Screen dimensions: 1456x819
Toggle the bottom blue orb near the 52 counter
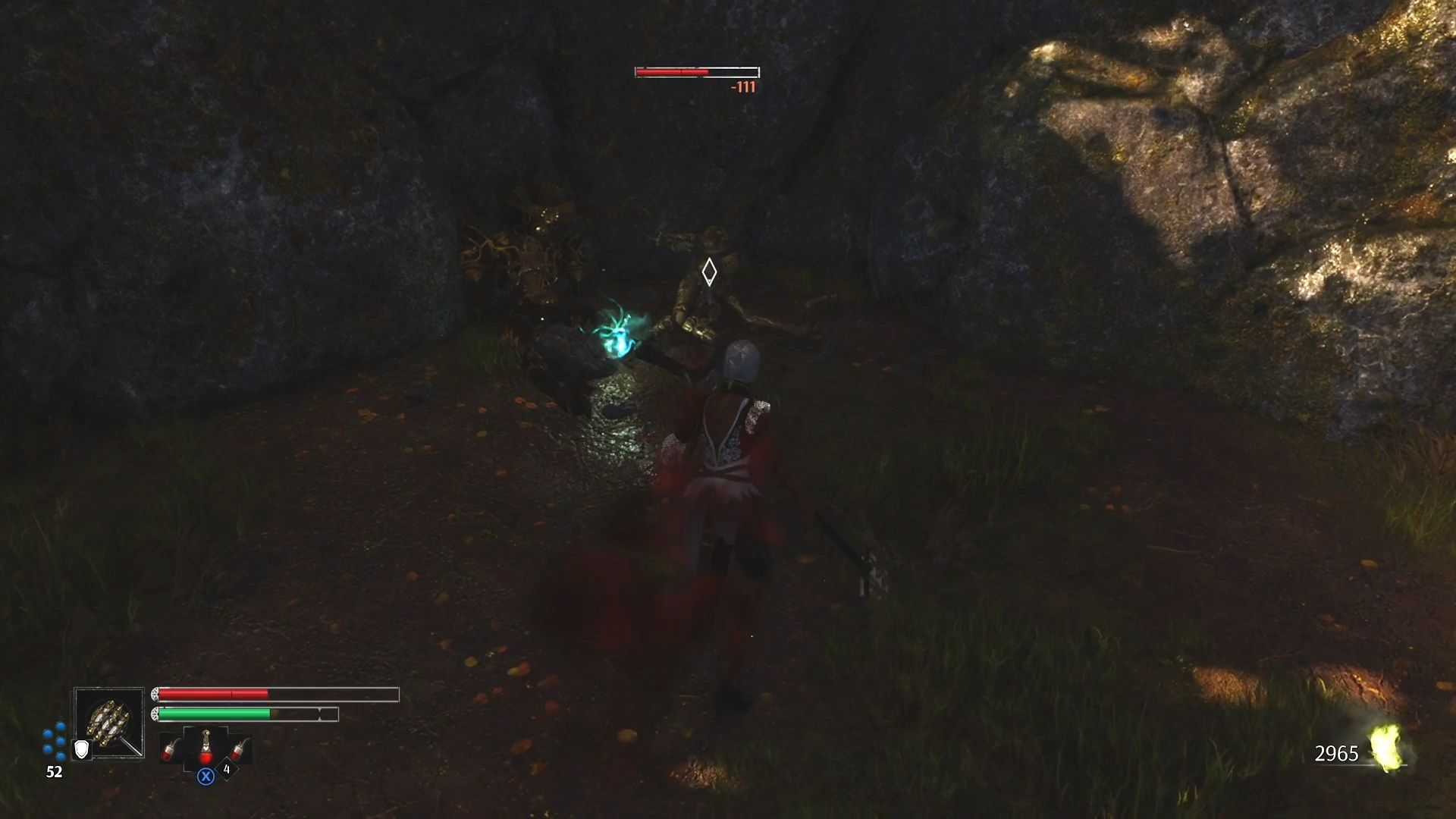pyautogui.click(x=60, y=758)
